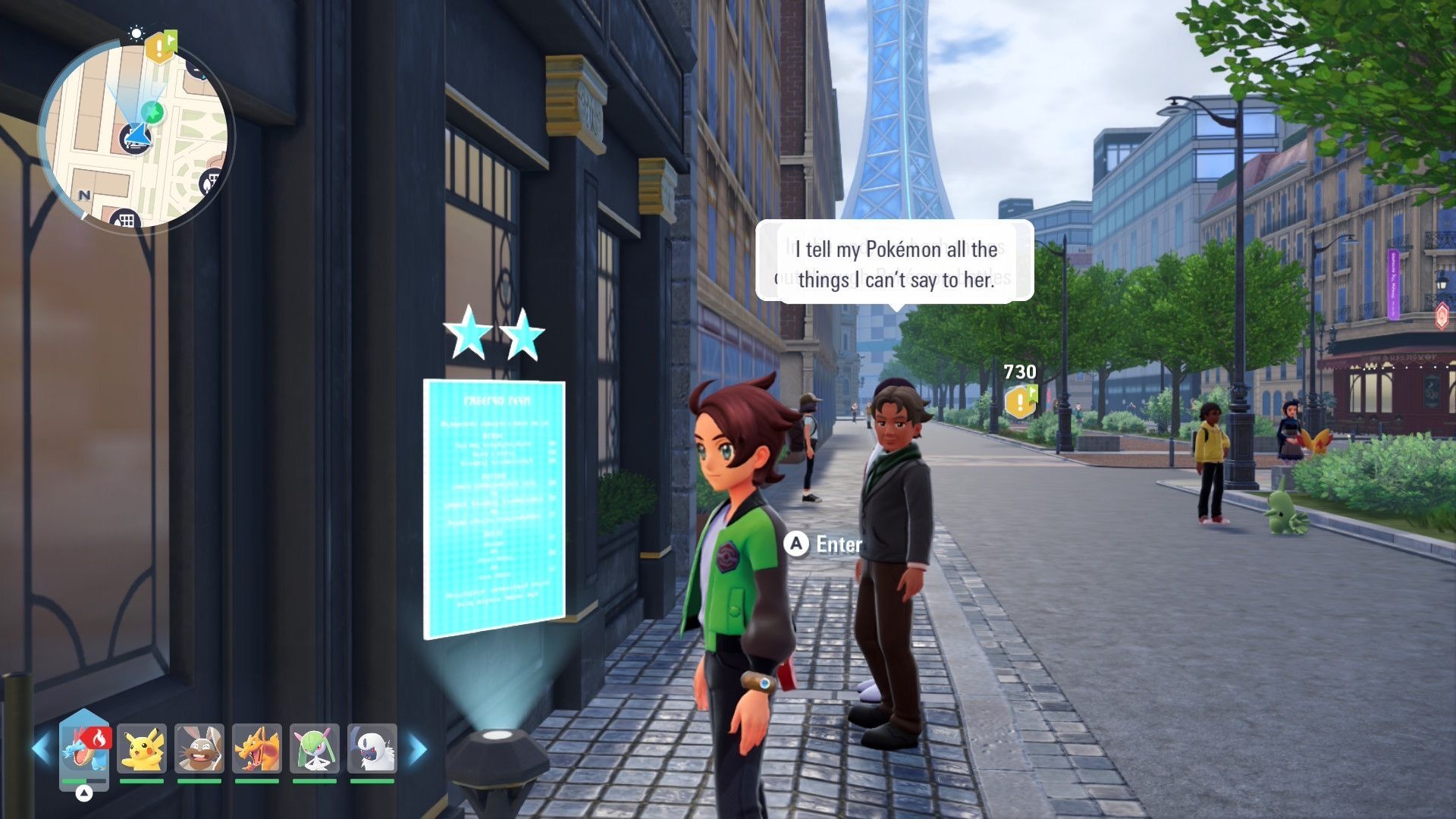Choose Absol from the party bar
Viewport: 1456px width, 819px height.
pyautogui.click(x=372, y=749)
